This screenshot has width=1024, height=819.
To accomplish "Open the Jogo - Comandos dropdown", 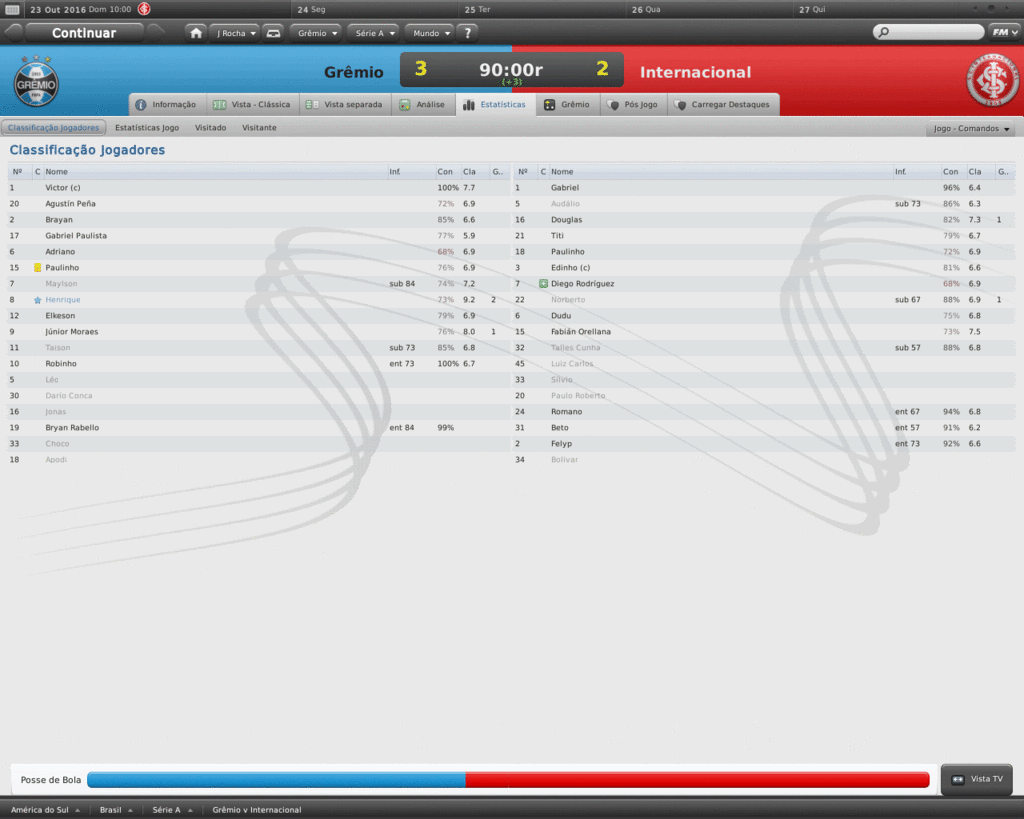I will click(x=972, y=129).
